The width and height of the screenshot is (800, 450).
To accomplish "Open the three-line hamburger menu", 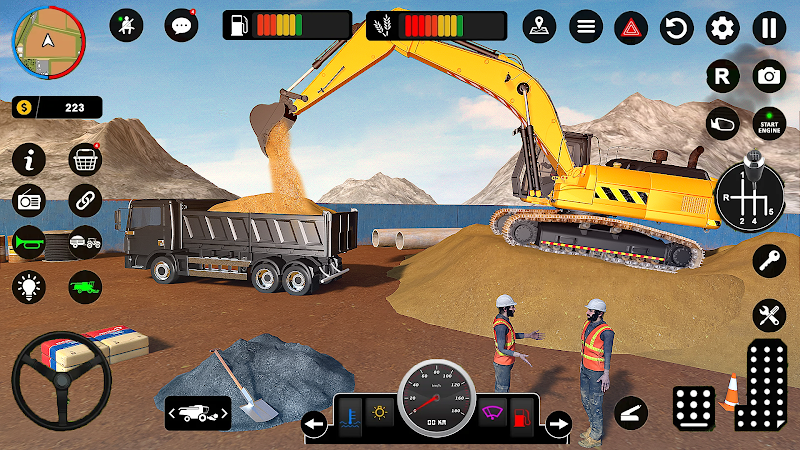I will [x=586, y=27].
